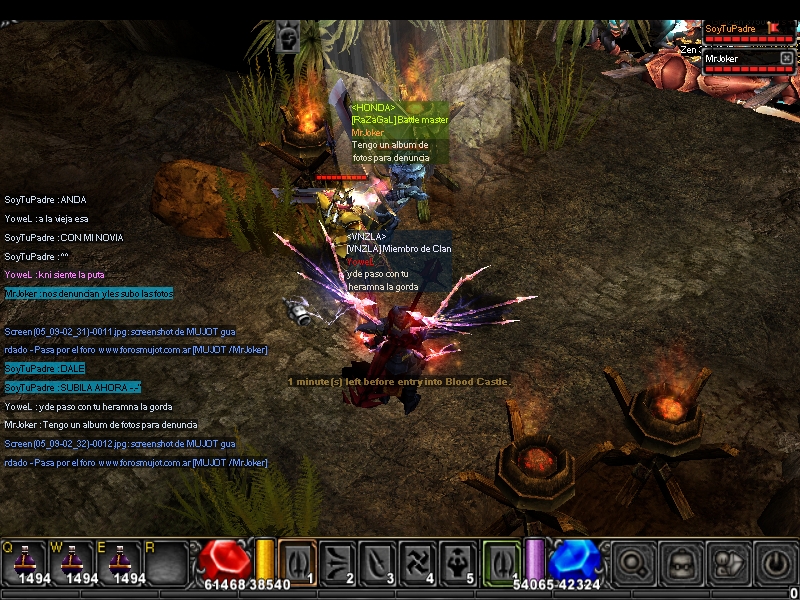Use the potion in the Q slot
800x600 pixels.
click(x=24, y=561)
